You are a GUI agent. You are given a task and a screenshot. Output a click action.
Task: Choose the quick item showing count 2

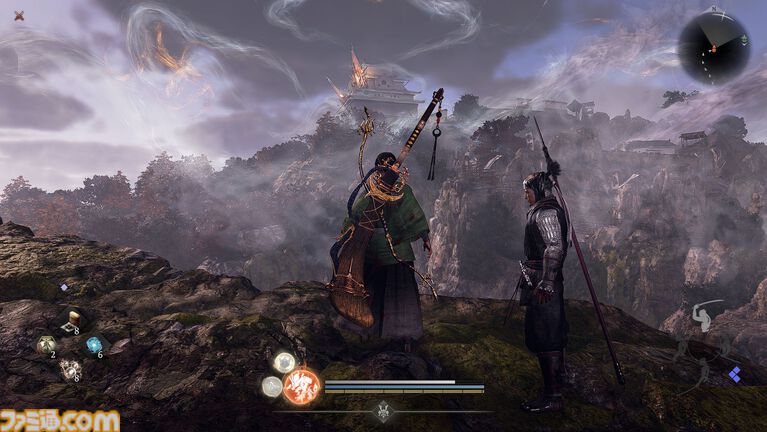pos(45,345)
